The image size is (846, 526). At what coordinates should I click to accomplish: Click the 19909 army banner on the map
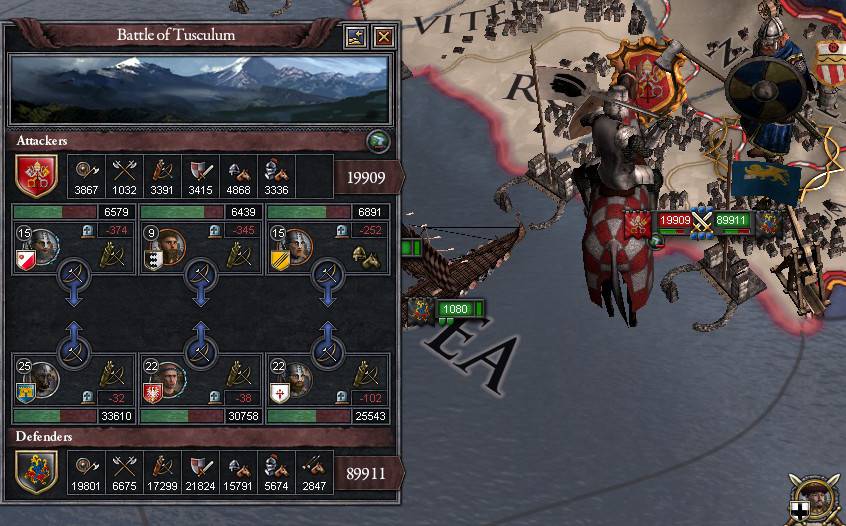[x=674, y=221]
